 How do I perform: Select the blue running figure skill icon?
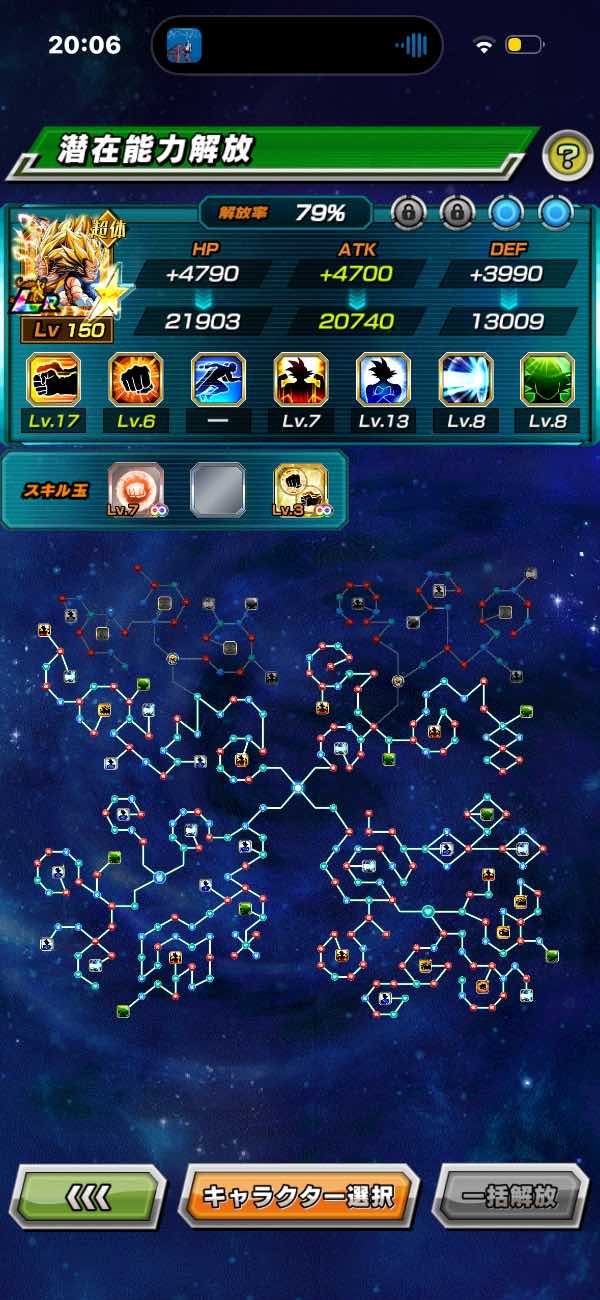point(218,380)
